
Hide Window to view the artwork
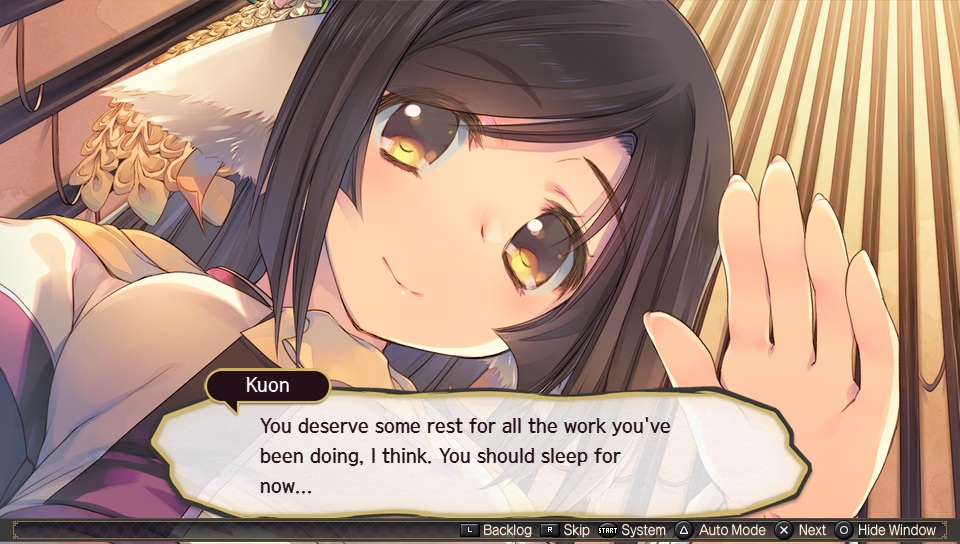click(x=887, y=530)
